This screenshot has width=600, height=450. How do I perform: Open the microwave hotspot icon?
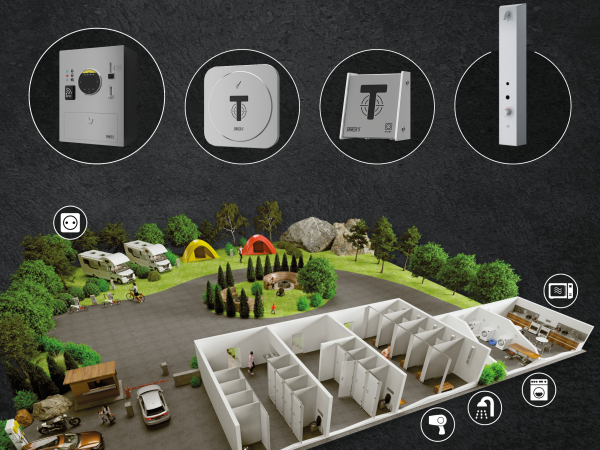click(560, 291)
